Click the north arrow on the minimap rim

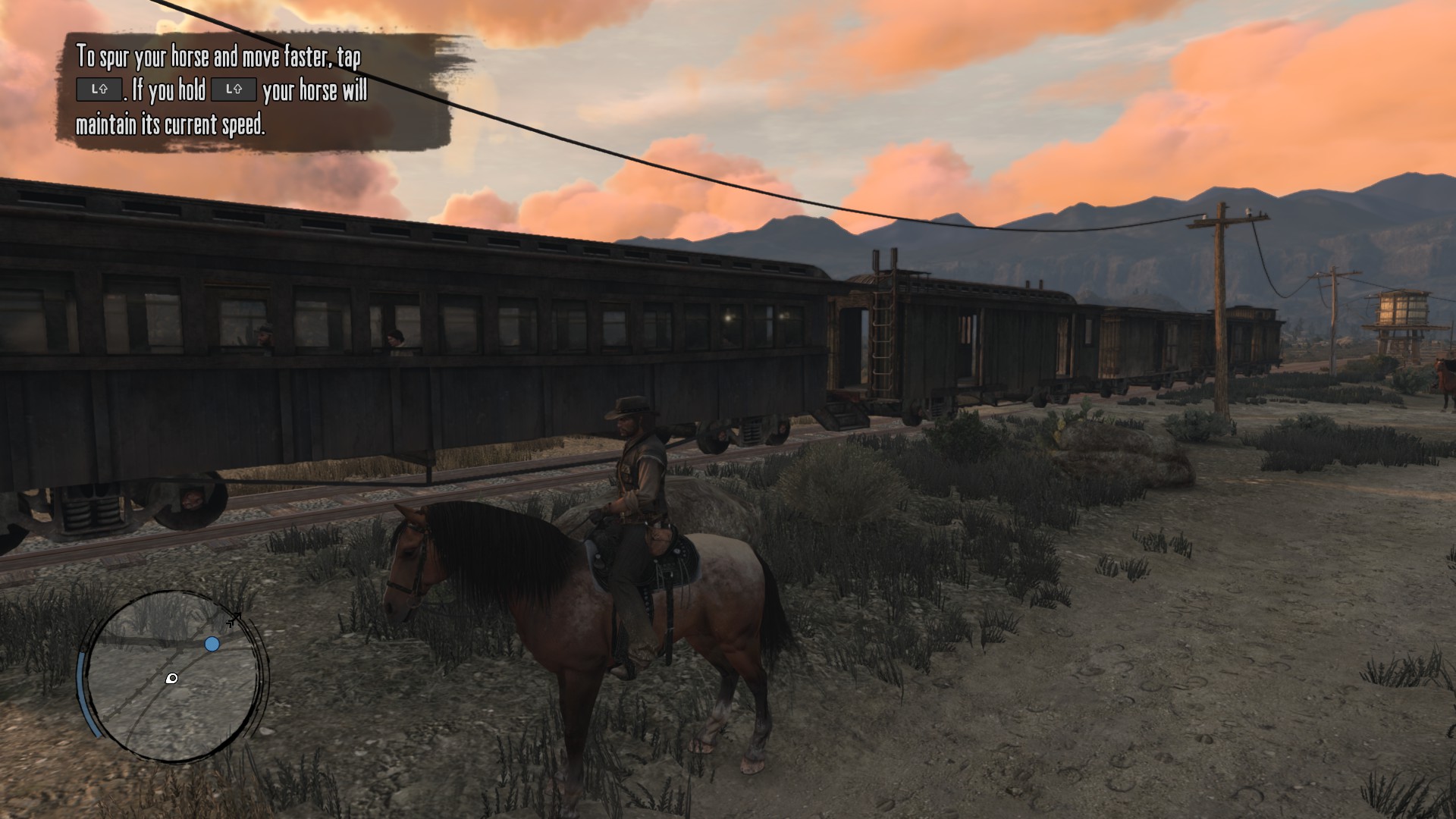pyautogui.click(x=234, y=620)
